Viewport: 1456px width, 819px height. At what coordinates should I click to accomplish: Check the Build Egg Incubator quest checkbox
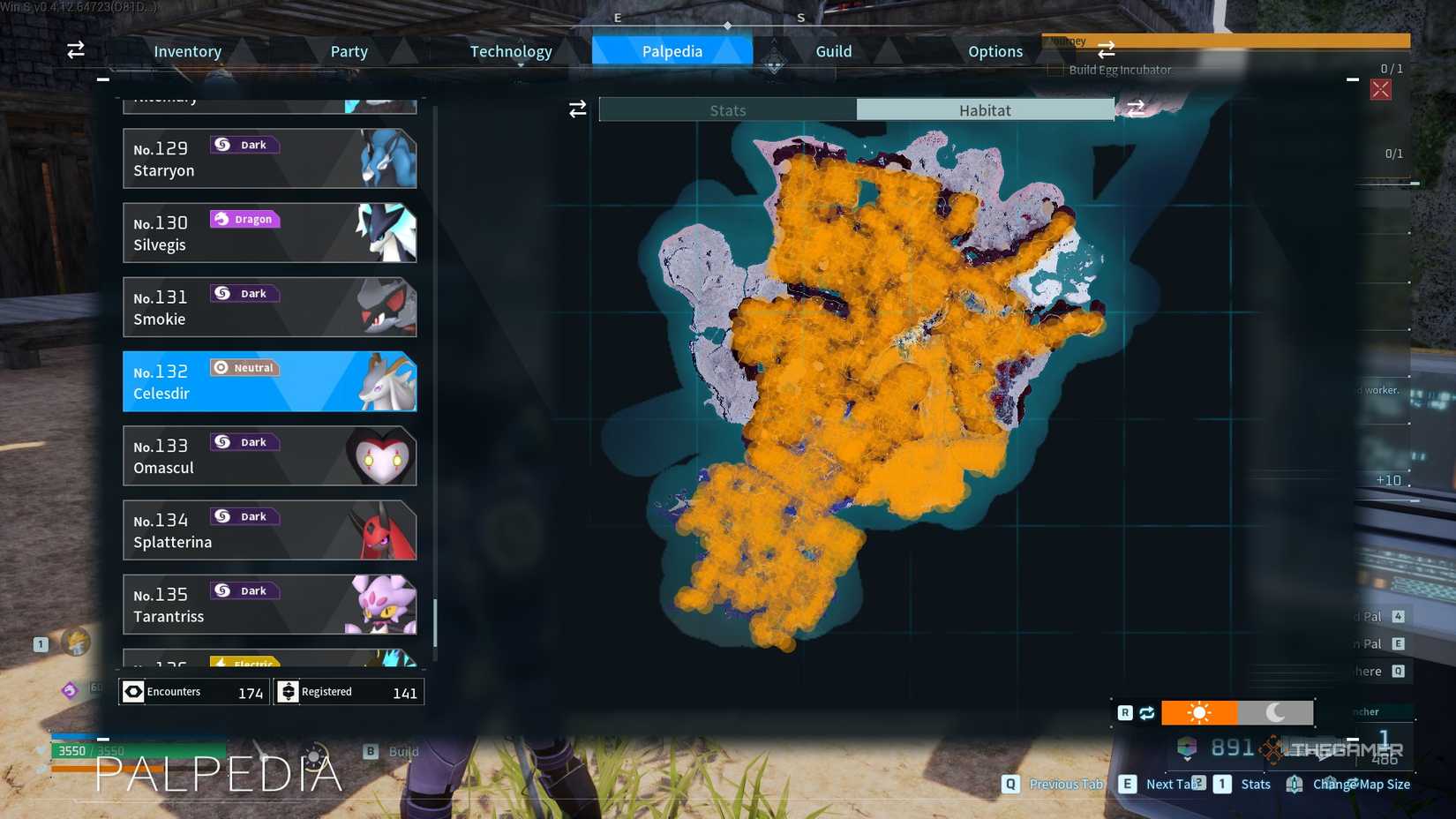tap(1054, 69)
